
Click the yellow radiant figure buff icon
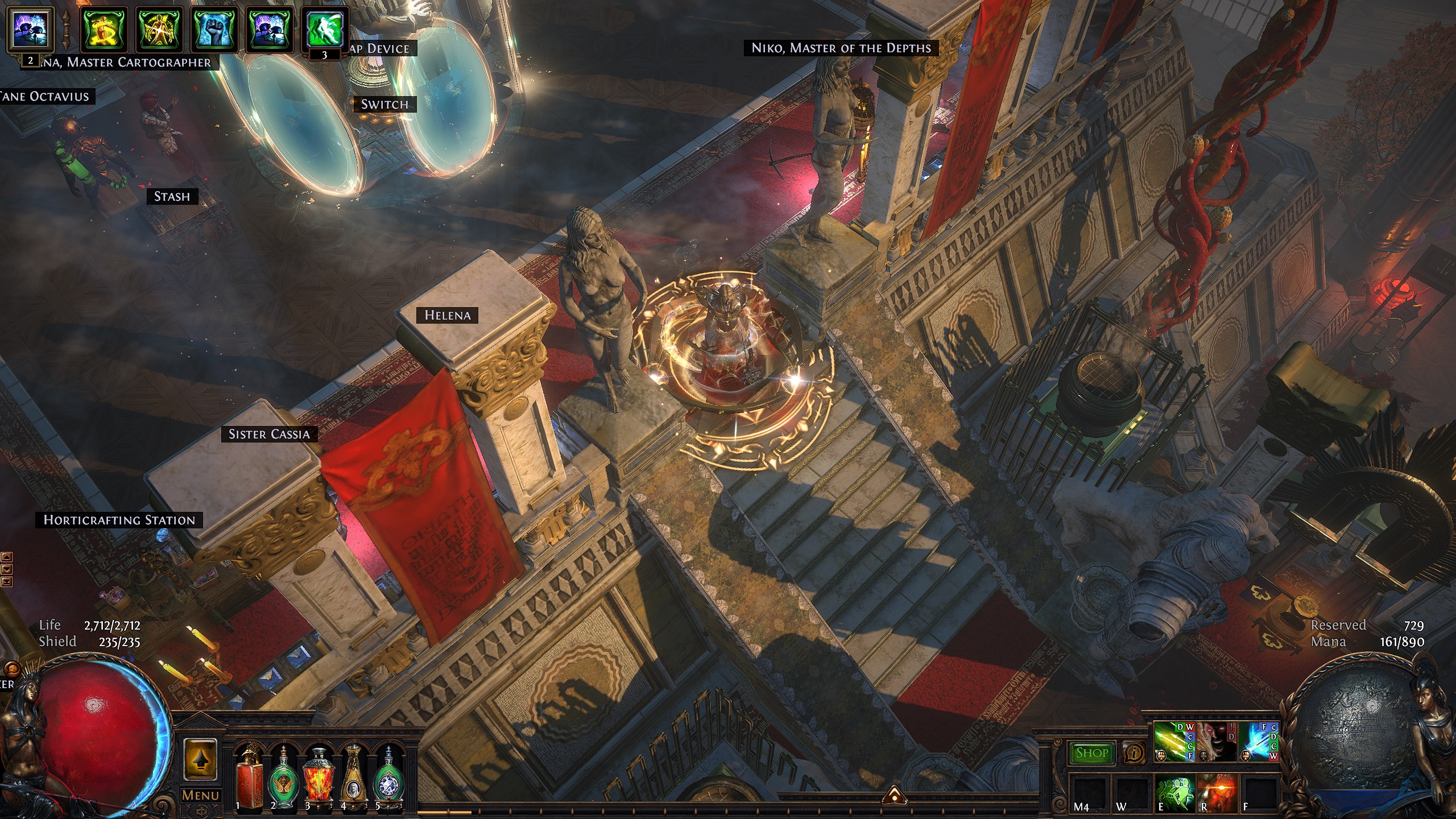pos(159,30)
